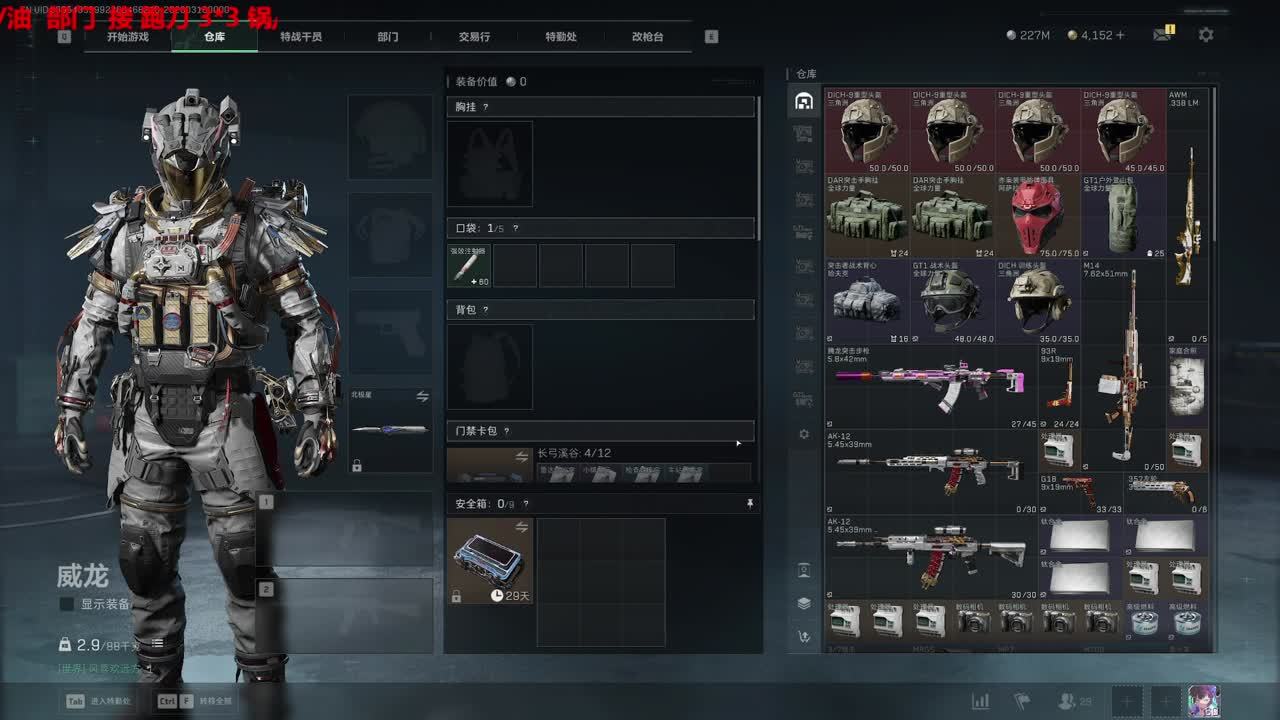Open the stash settings gear in sidebar
Screen dimensions: 1280x720
click(x=804, y=434)
